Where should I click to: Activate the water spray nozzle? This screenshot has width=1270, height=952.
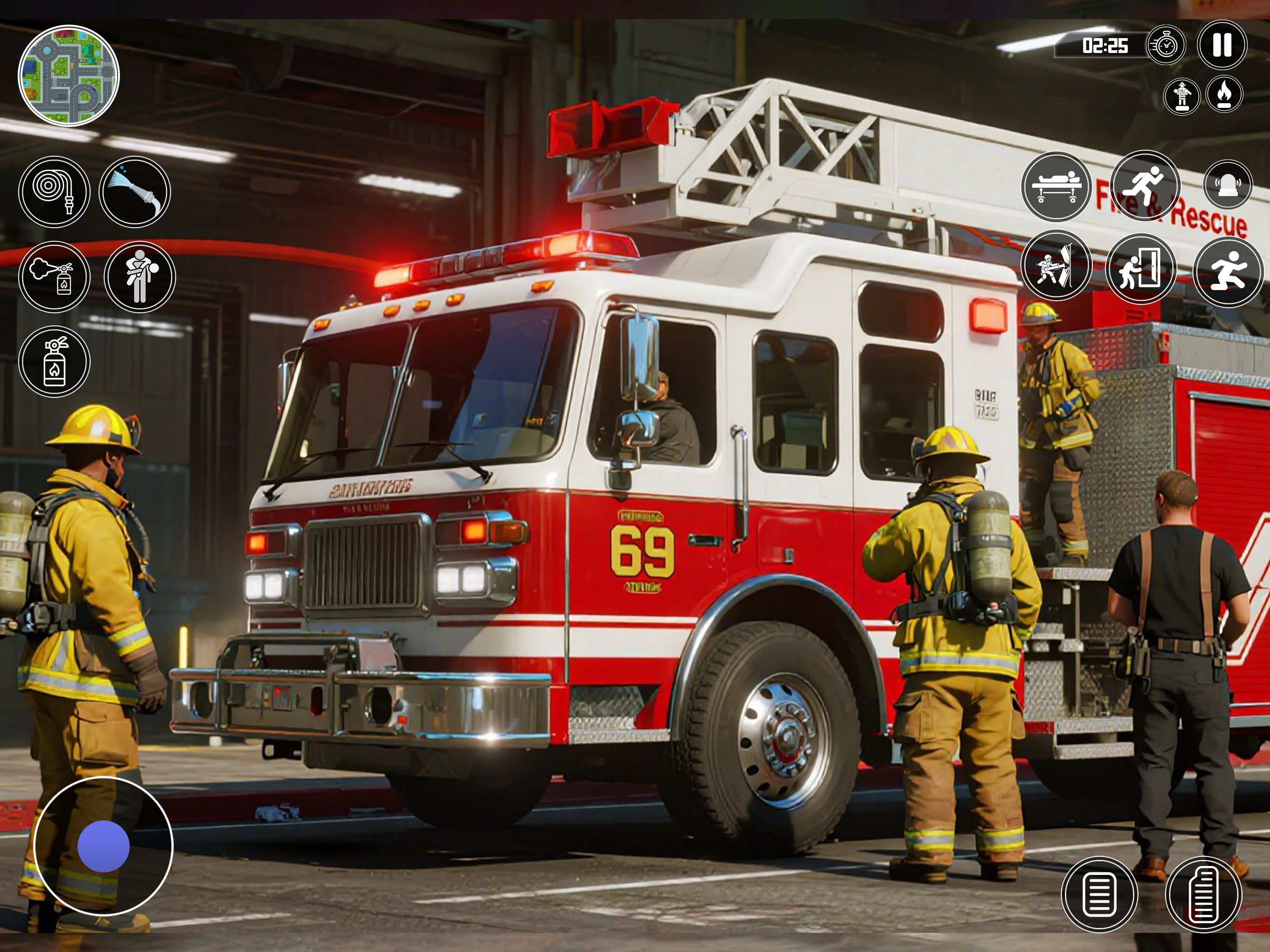(135, 192)
